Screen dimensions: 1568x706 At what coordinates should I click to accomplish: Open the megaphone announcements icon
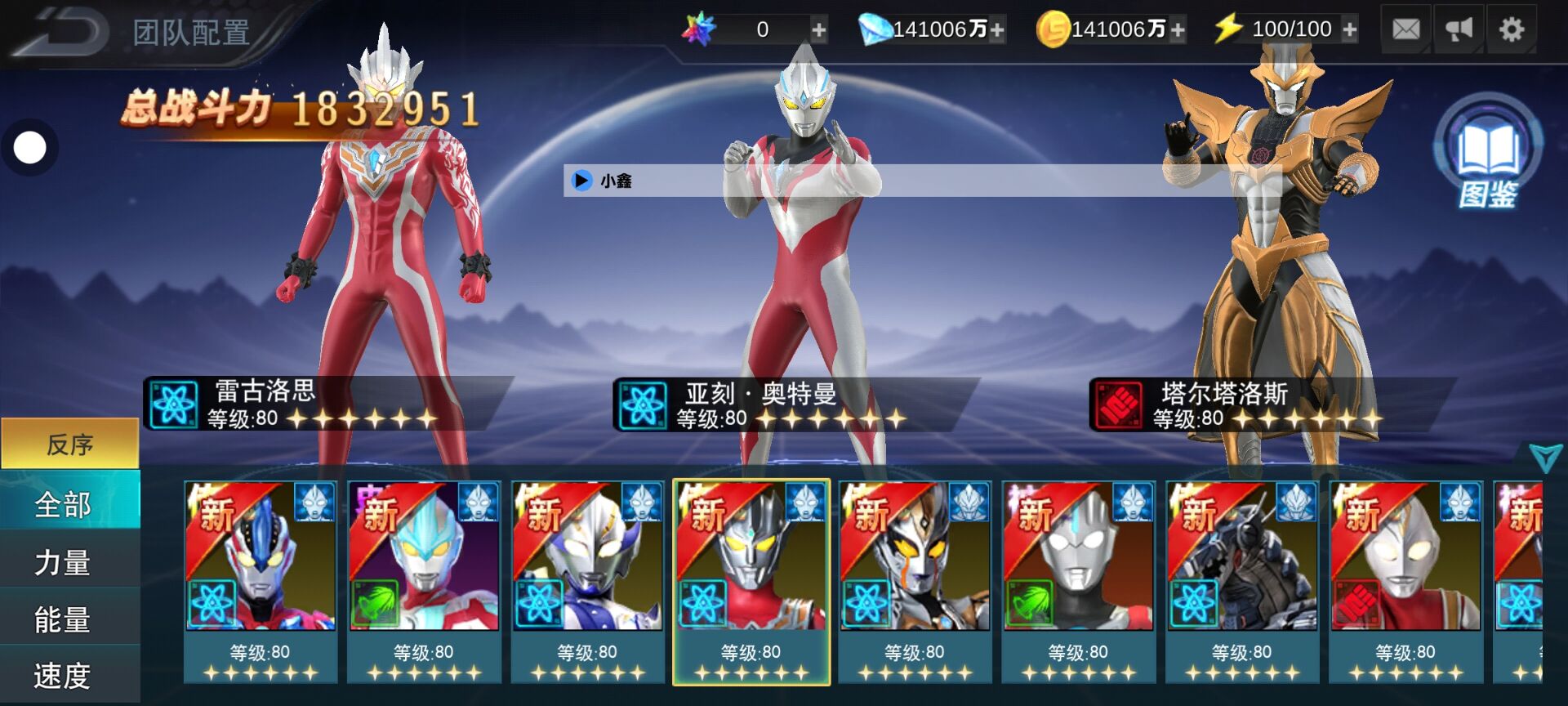point(1459,30)
